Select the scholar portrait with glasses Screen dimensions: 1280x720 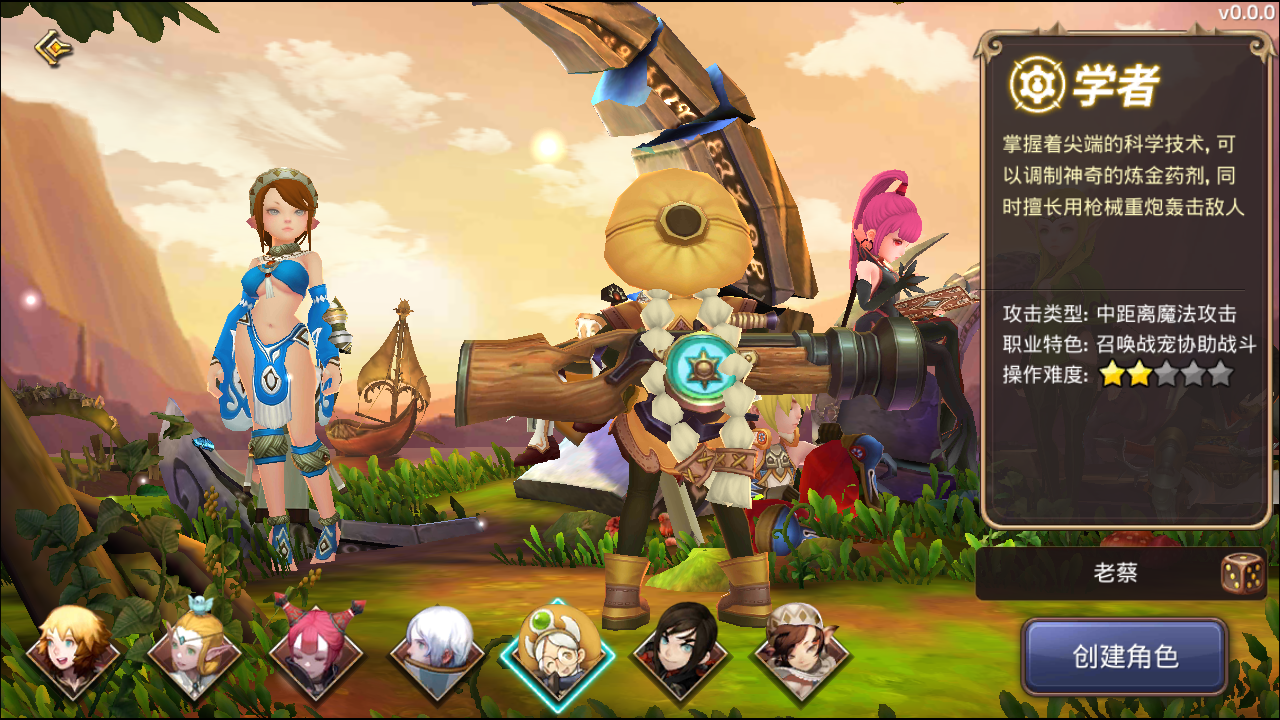557,652
